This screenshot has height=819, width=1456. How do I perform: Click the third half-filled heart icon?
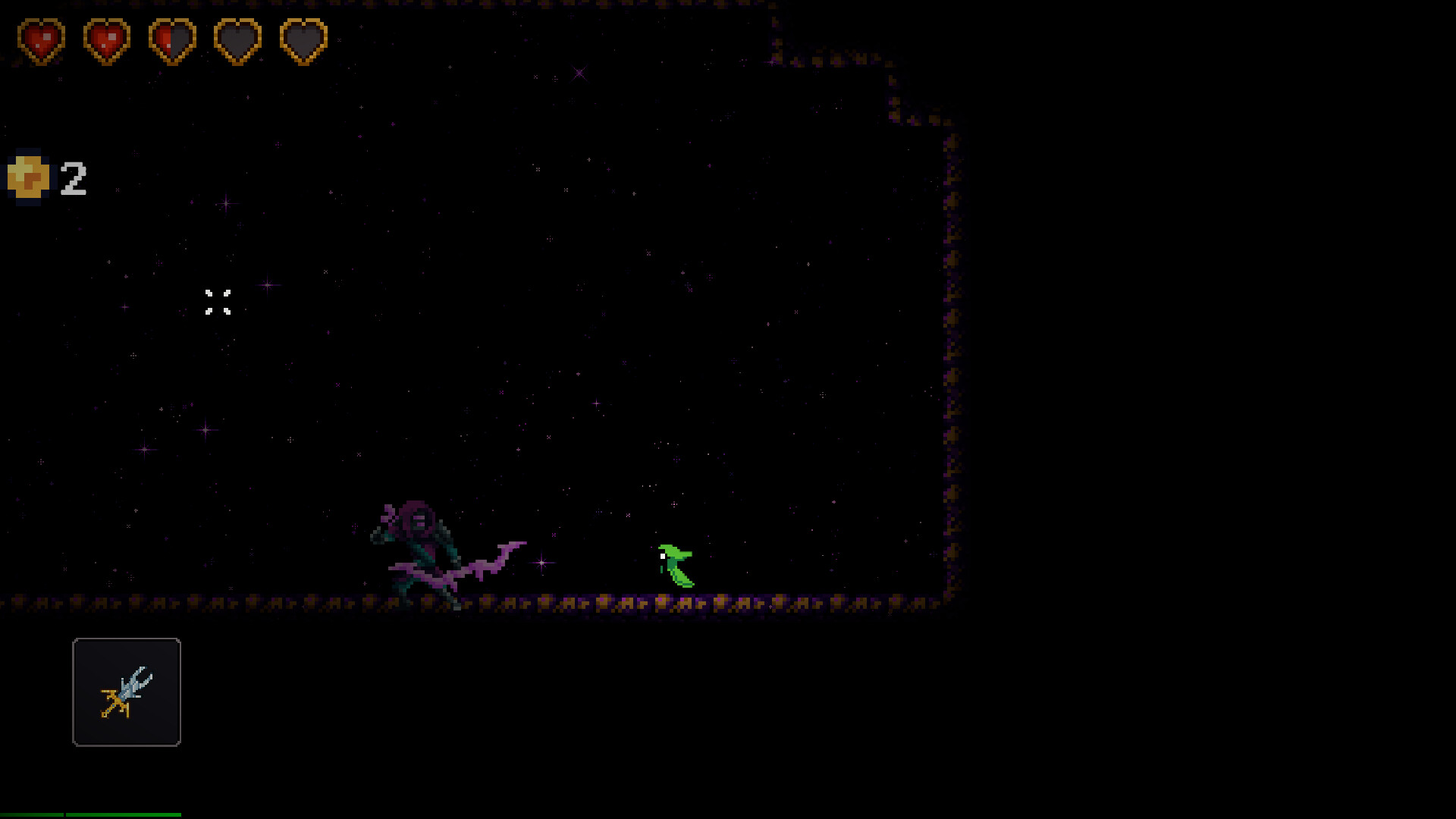tap(172, 39)
